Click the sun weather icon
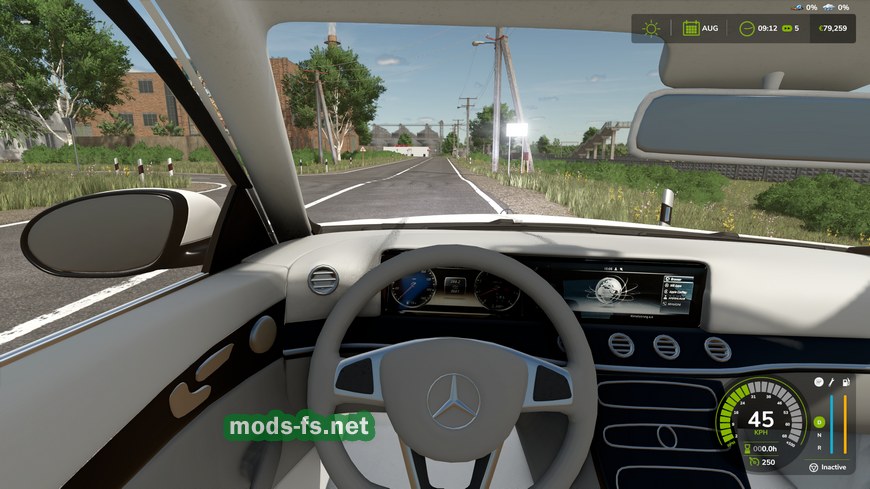This screenshot has height=489, width=870. pos(652,28)
